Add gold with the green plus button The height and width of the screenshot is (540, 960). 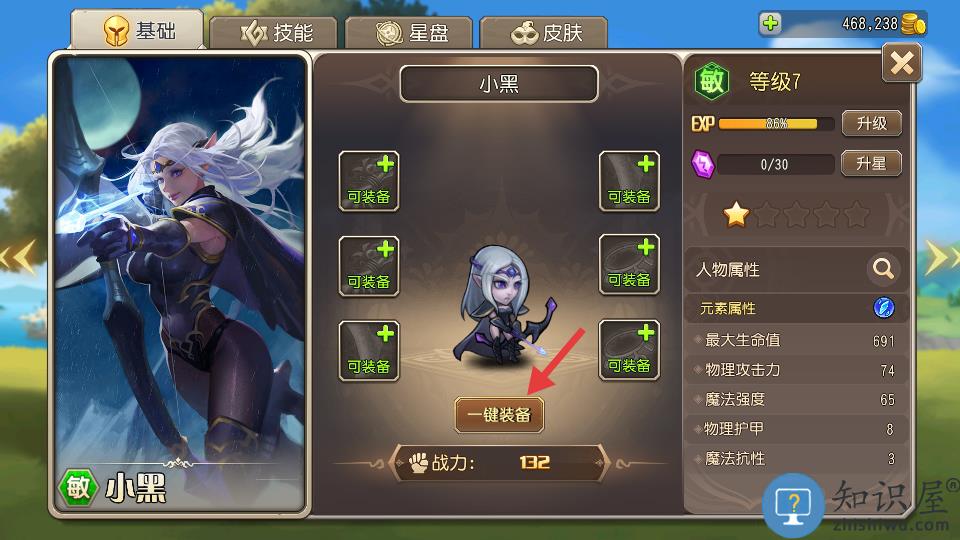[x=770, y=23]
